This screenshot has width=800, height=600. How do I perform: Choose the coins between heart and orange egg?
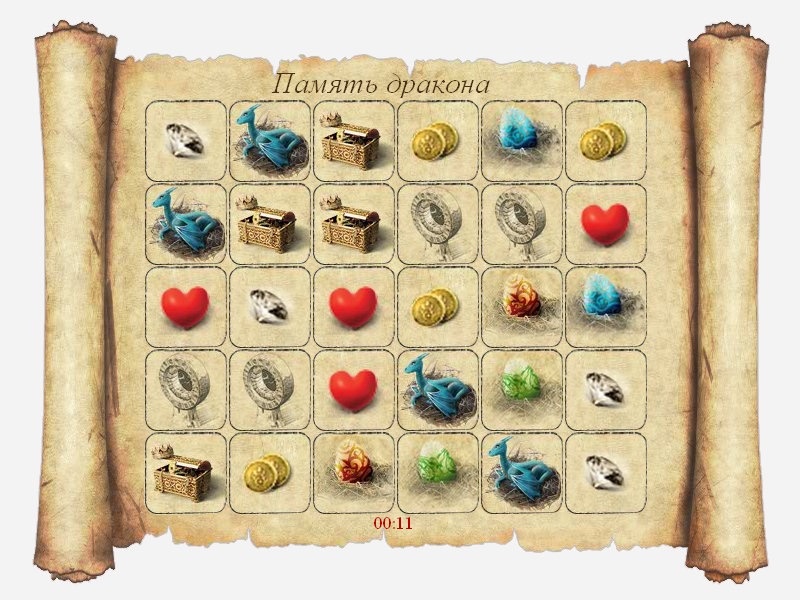pyautogui.click(x=438, y=307)
